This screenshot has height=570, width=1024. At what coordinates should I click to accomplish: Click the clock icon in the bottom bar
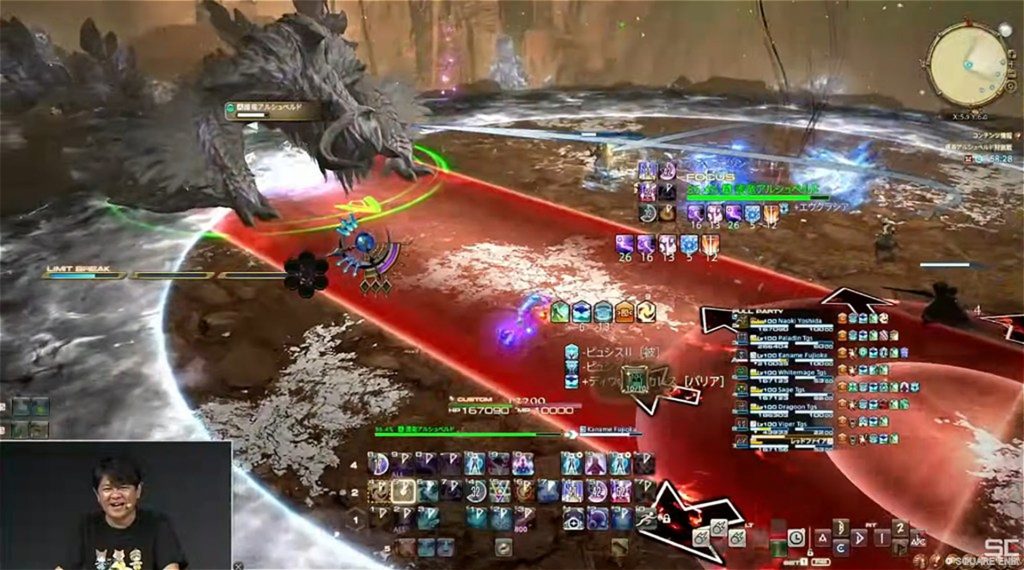(x=795, y=537)
